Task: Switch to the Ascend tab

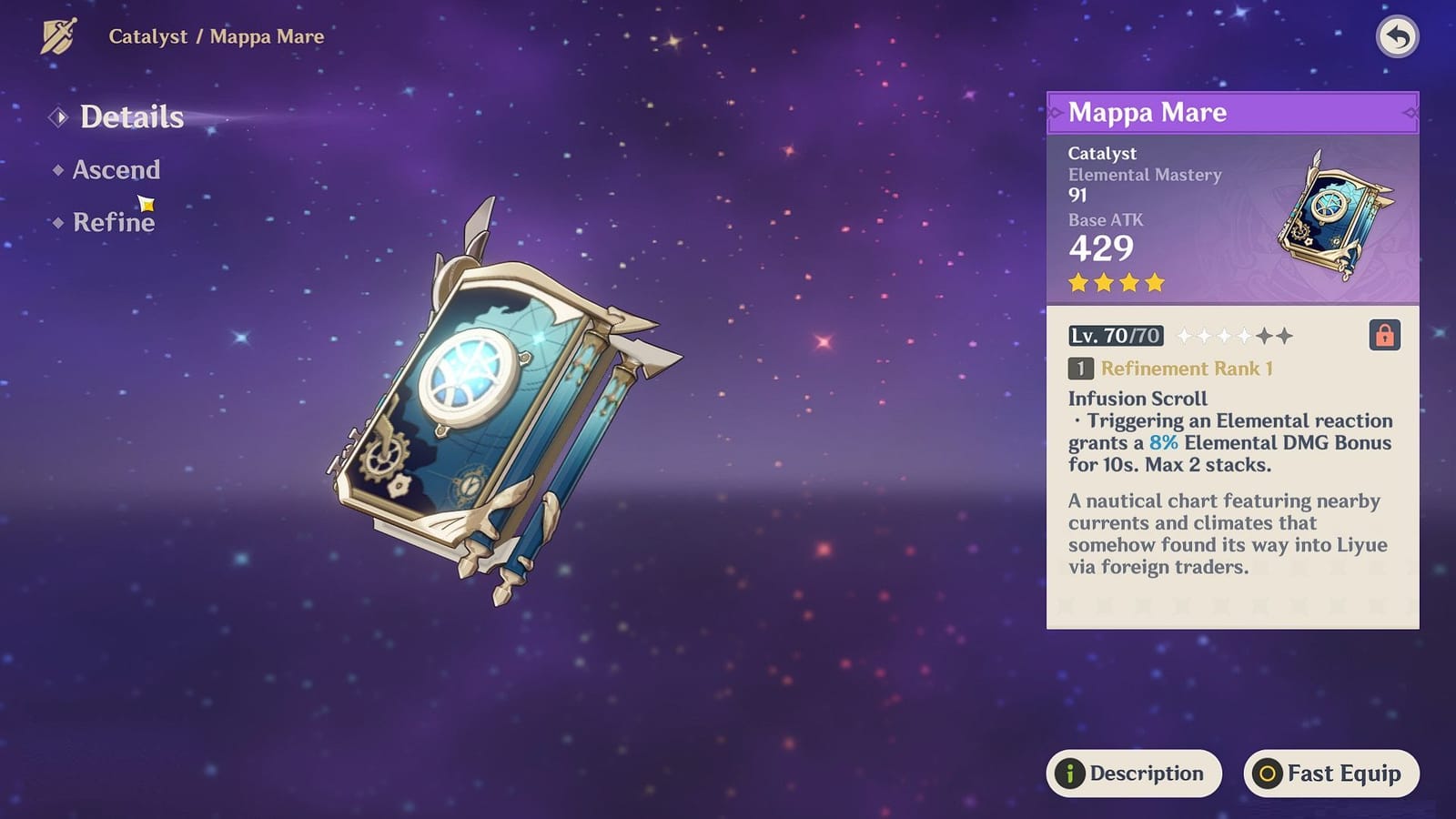Action: tap(116, 170)
